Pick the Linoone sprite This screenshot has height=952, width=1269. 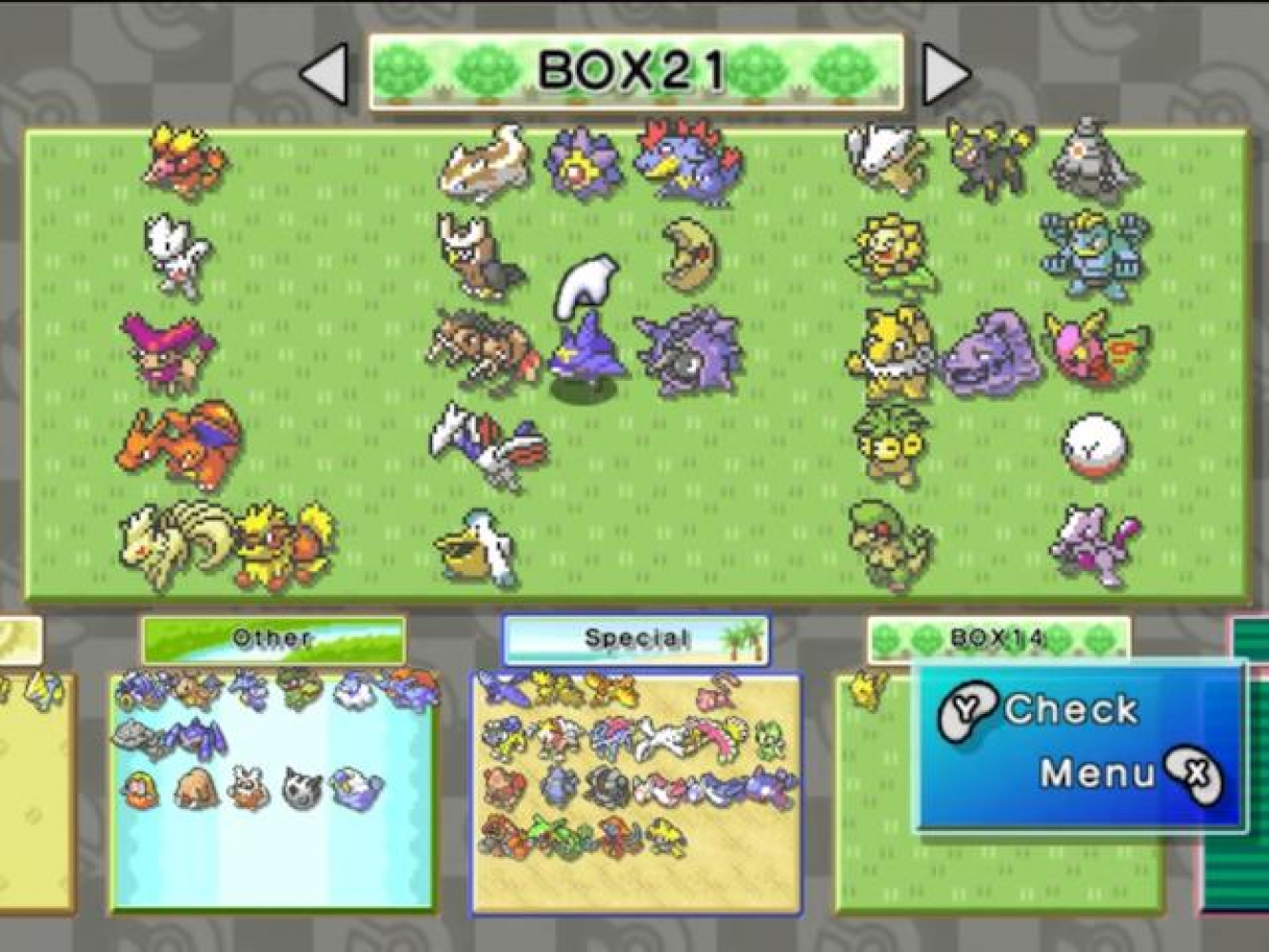tap(486, 162)
